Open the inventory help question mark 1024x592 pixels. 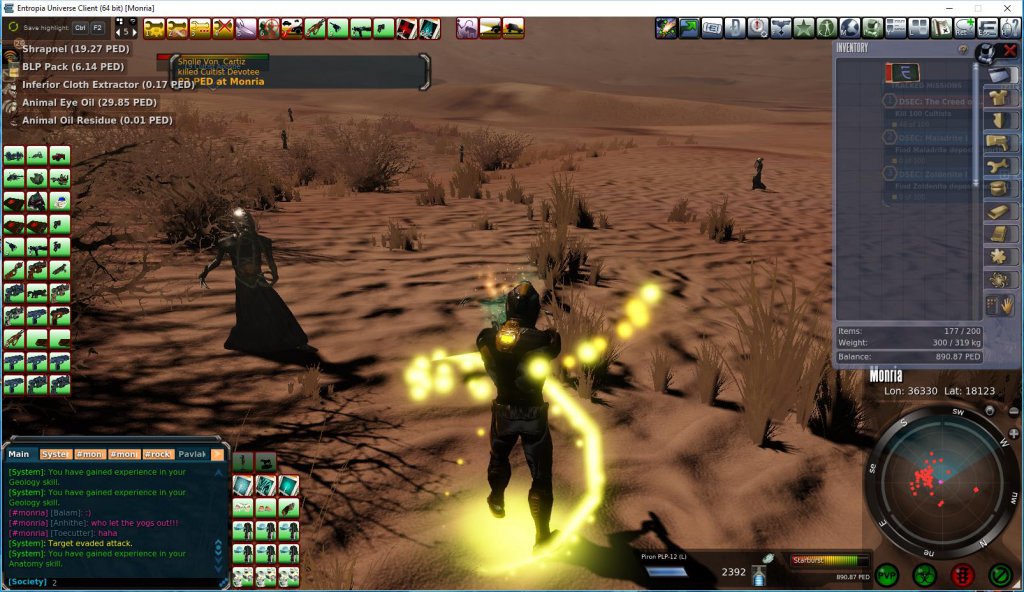(962, 48)
